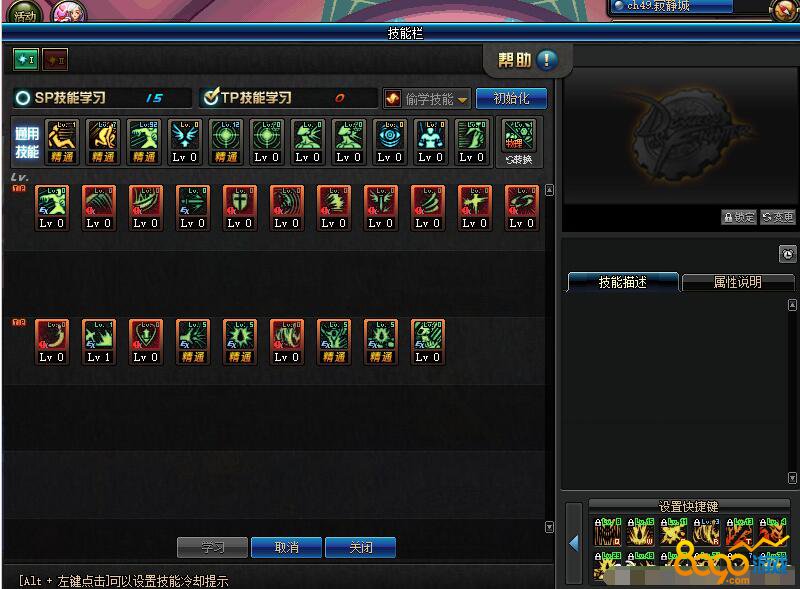This screenshot has width=800, height=589.
Task: Switch to skill page II tab
Action: click(x=54, y=60)
